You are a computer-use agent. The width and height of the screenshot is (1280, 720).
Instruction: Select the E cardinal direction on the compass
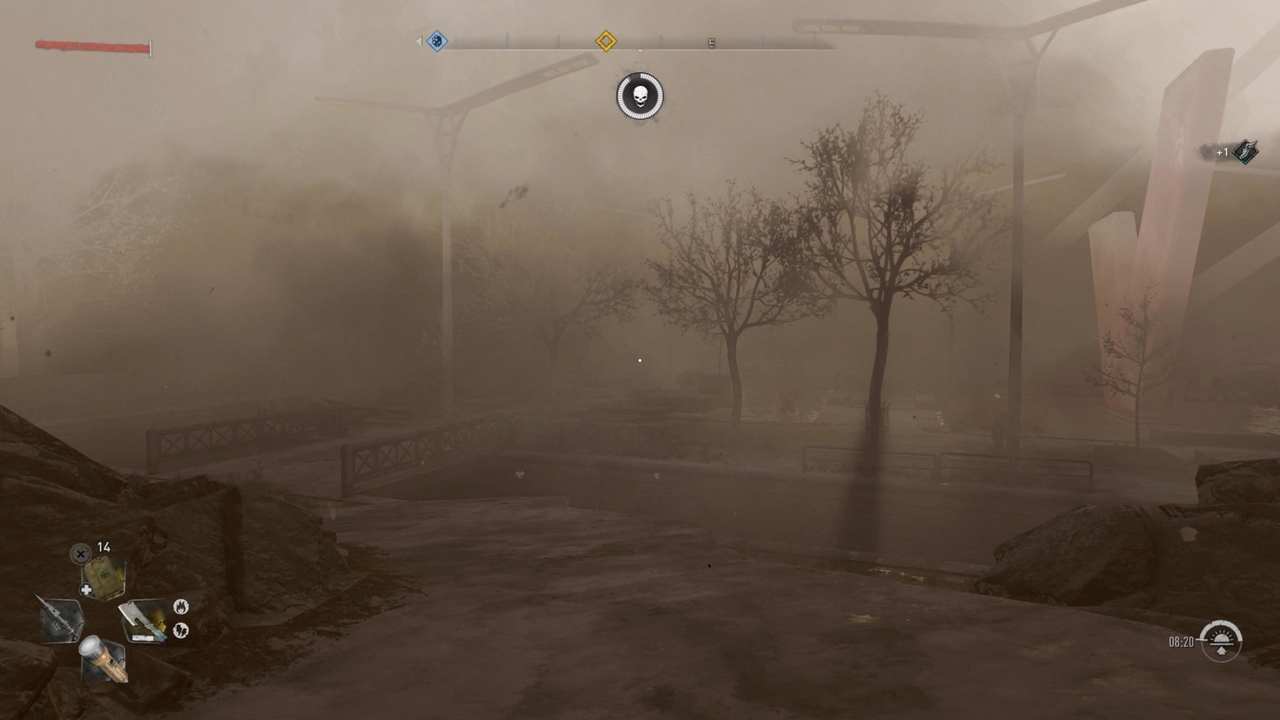pos(712,42)
